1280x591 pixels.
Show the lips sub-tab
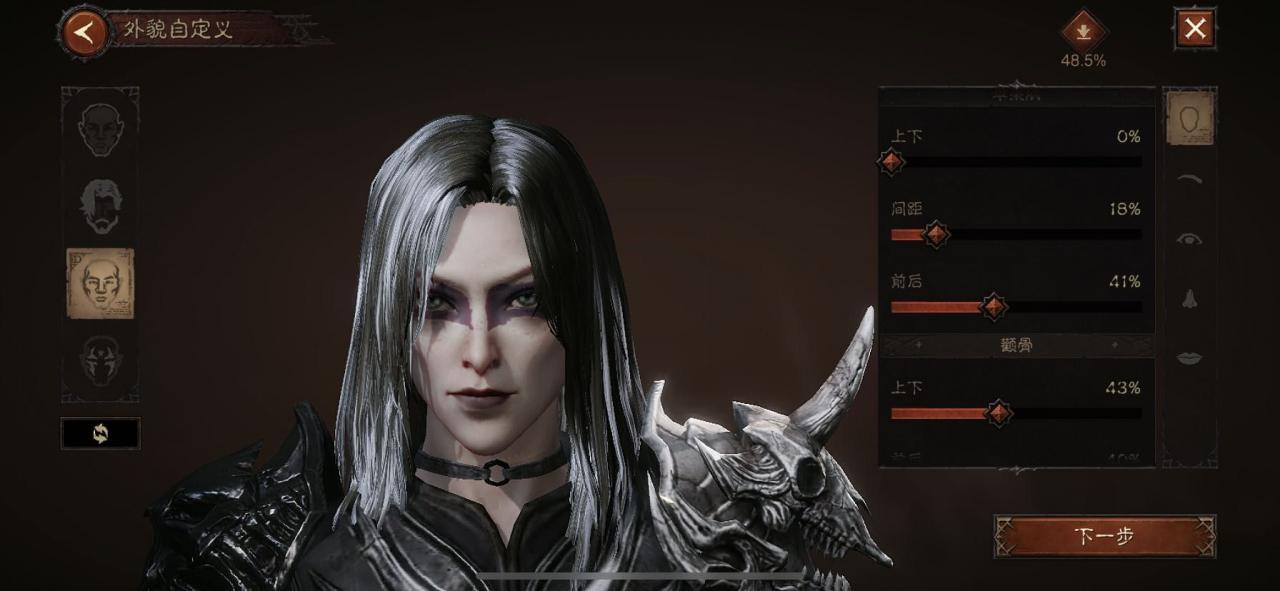coord(1189,357)
